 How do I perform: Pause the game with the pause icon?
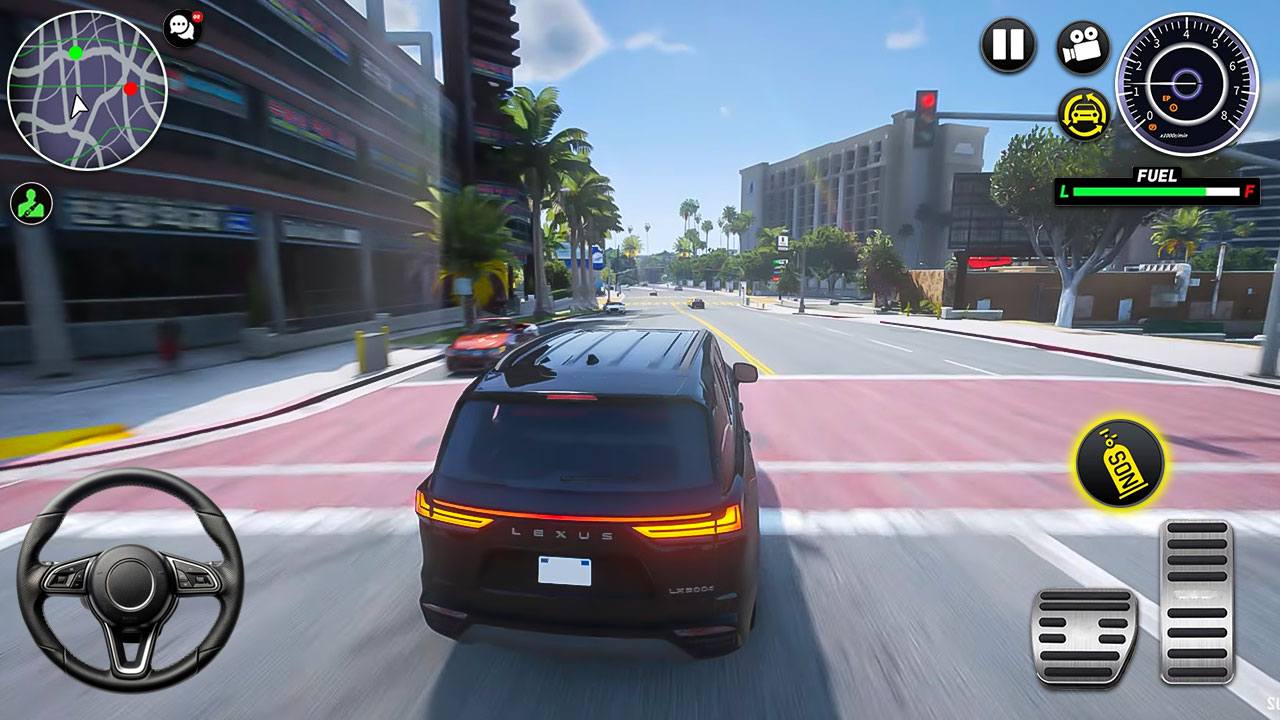coord(1009,45)
